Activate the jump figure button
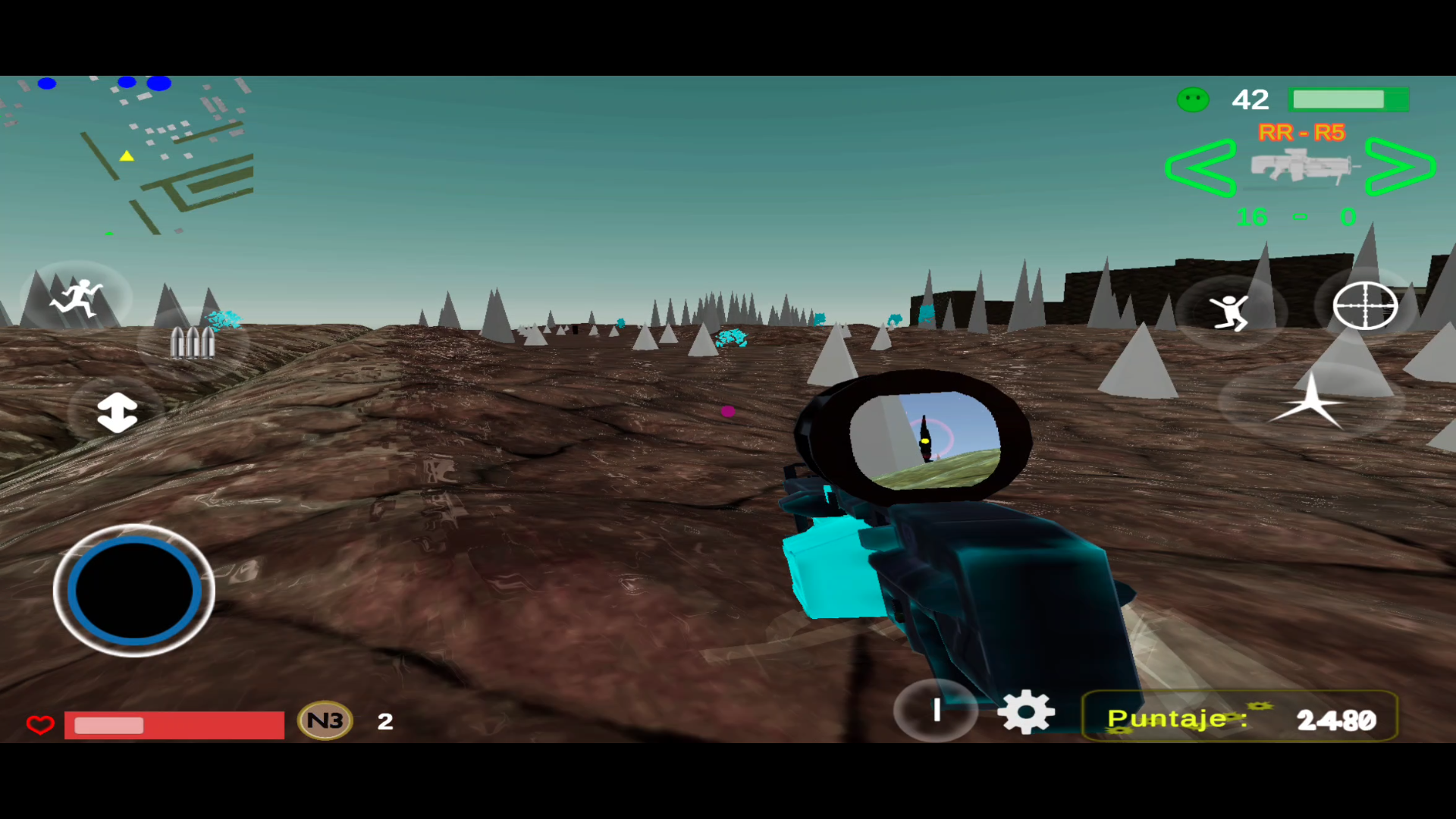The height and width of the screenshot is (819, 1456). click(1230, 312)
